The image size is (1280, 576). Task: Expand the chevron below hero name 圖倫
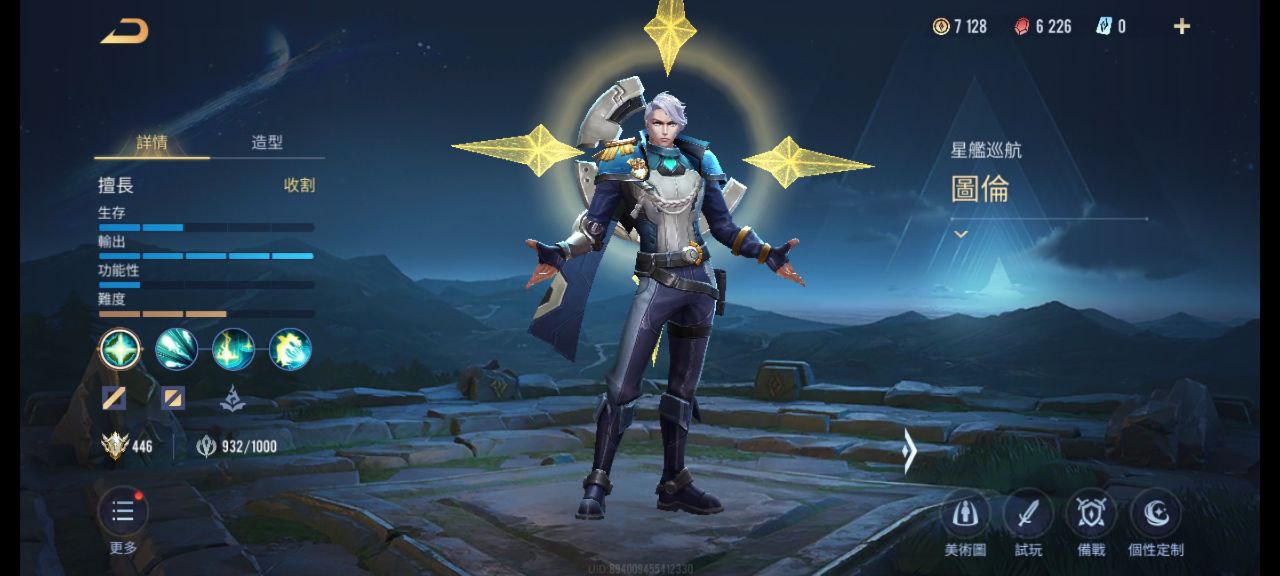(x=961, y=234)
